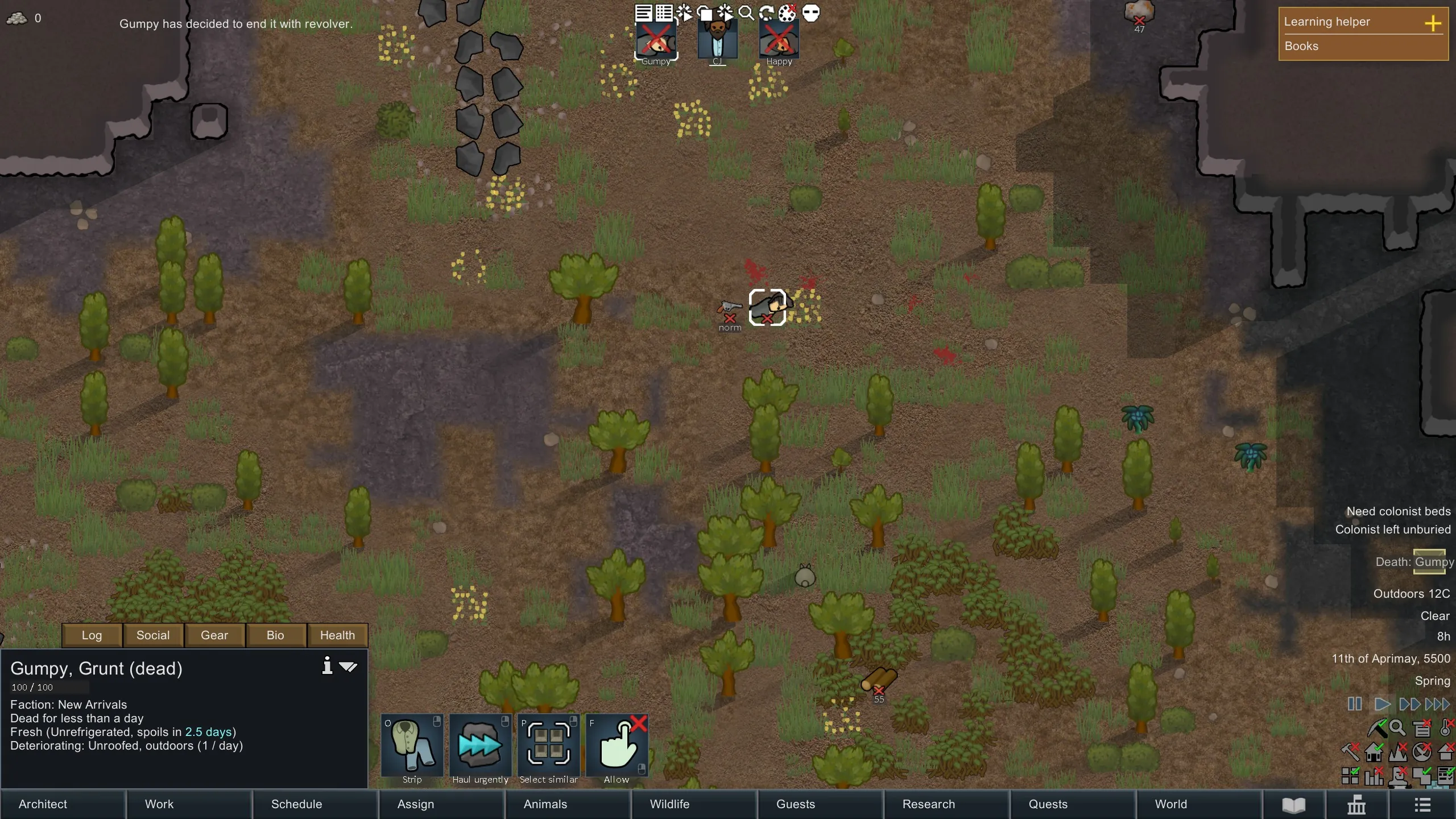
Task: Open the Gear tab
Action: (x=214, y=635)
